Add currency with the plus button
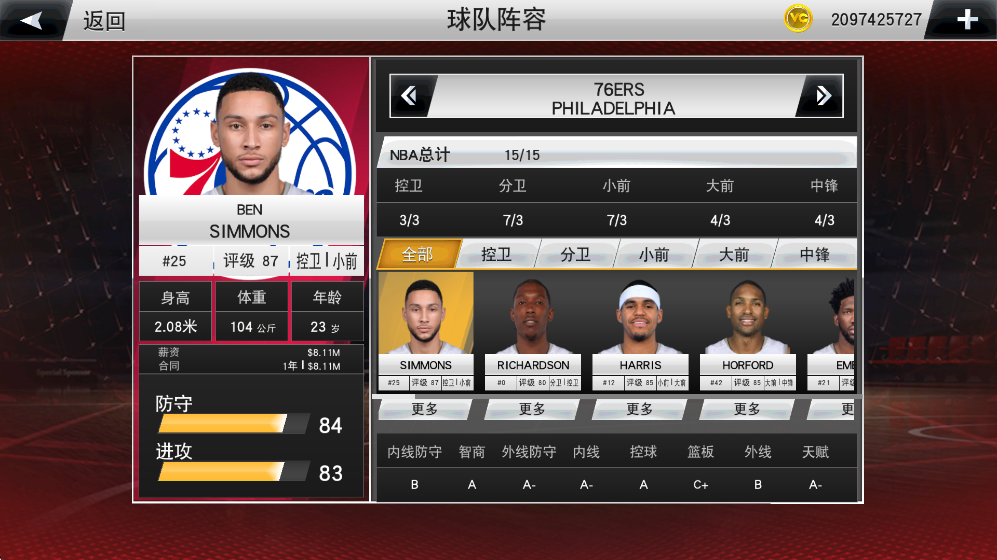Viewport: 997px width, 560px height. [966, 20]
